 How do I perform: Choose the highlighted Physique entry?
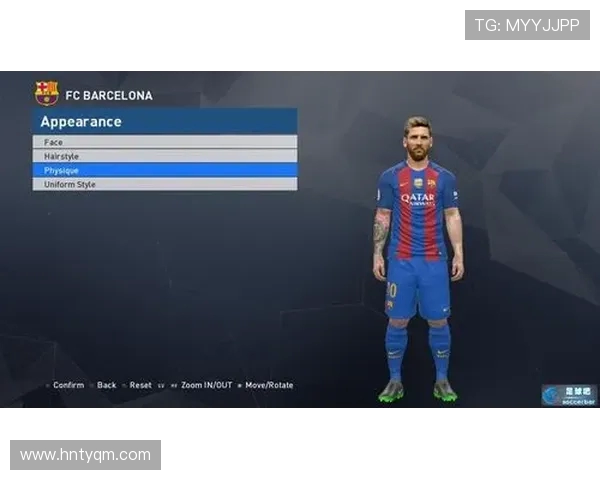point(164,170)
